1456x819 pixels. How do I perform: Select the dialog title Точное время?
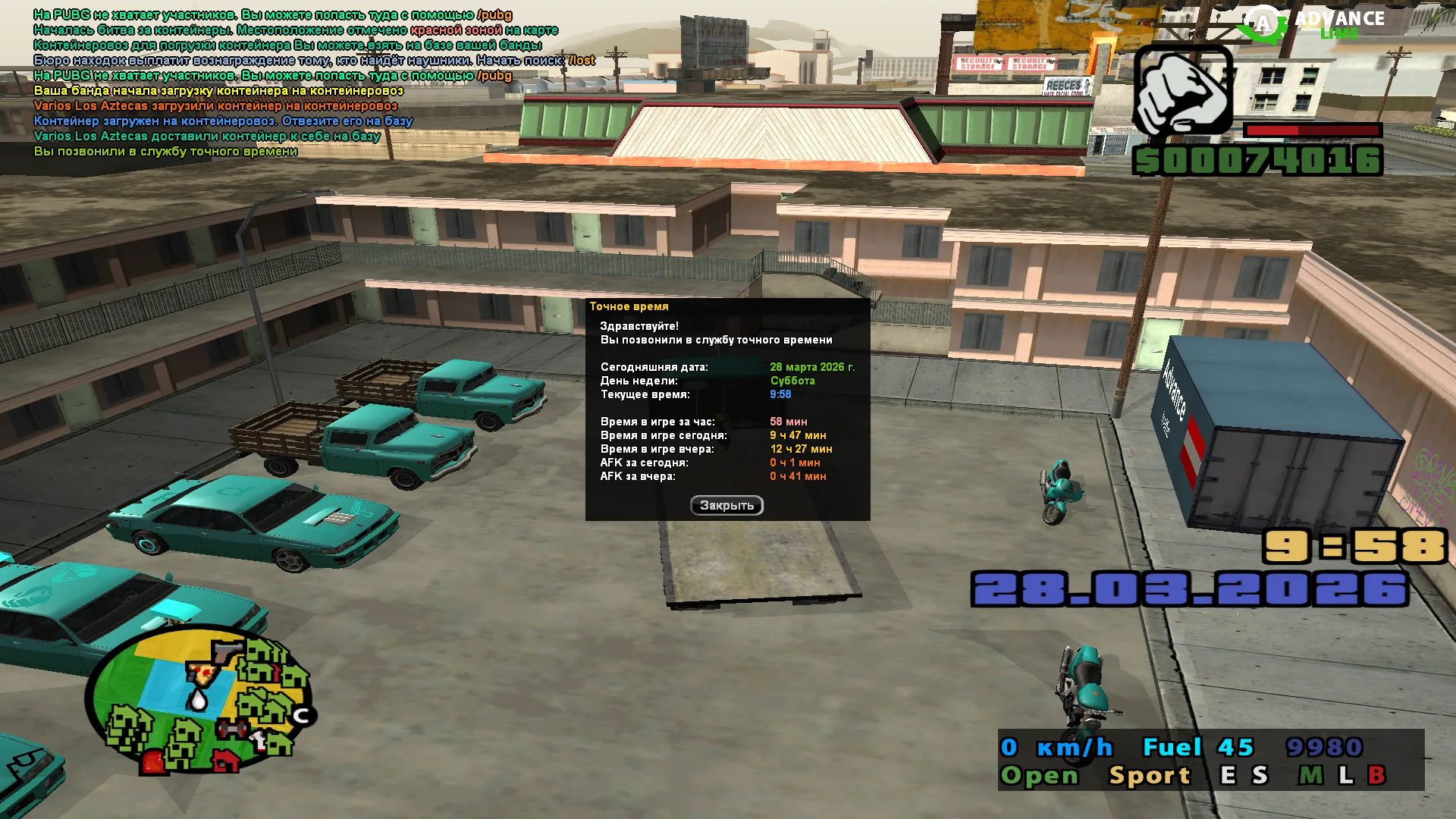coord(629,306)
